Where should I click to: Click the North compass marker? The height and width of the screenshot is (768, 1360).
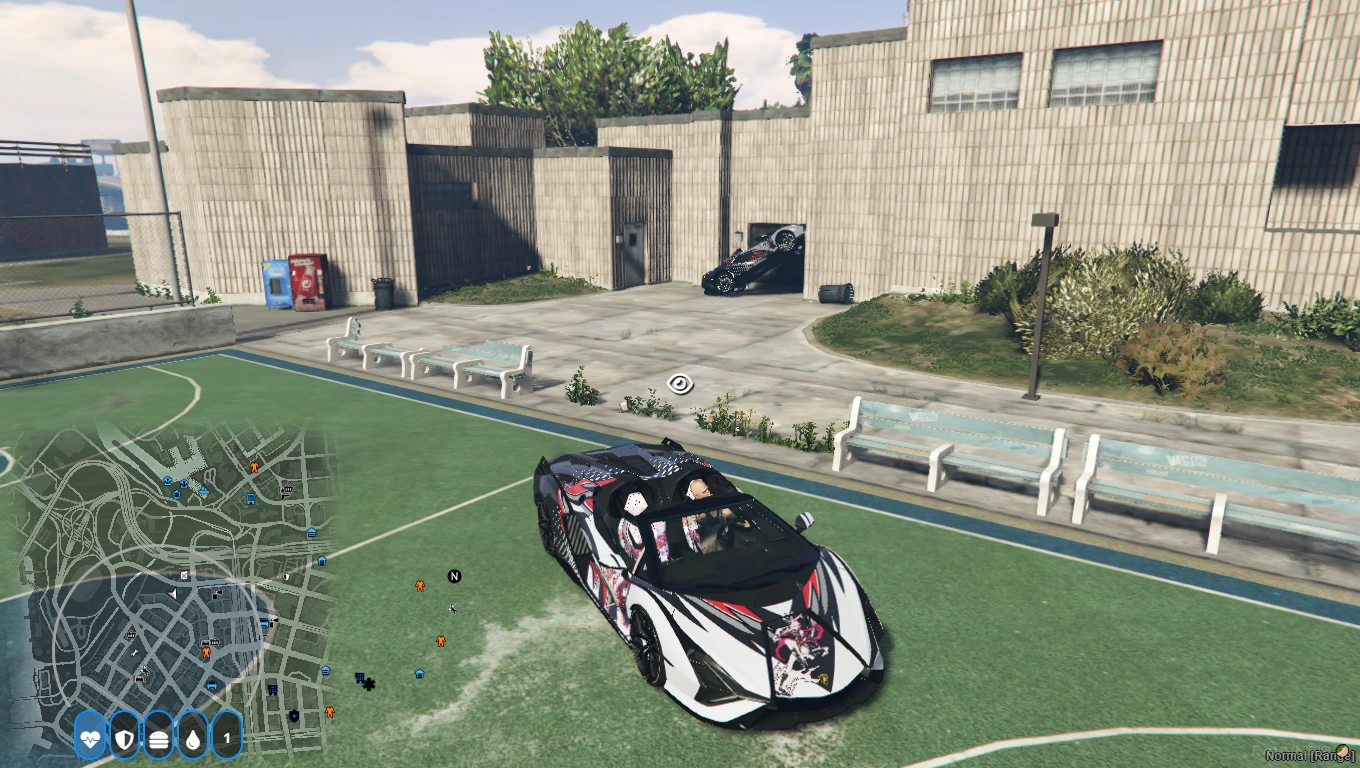click(454, 576)
